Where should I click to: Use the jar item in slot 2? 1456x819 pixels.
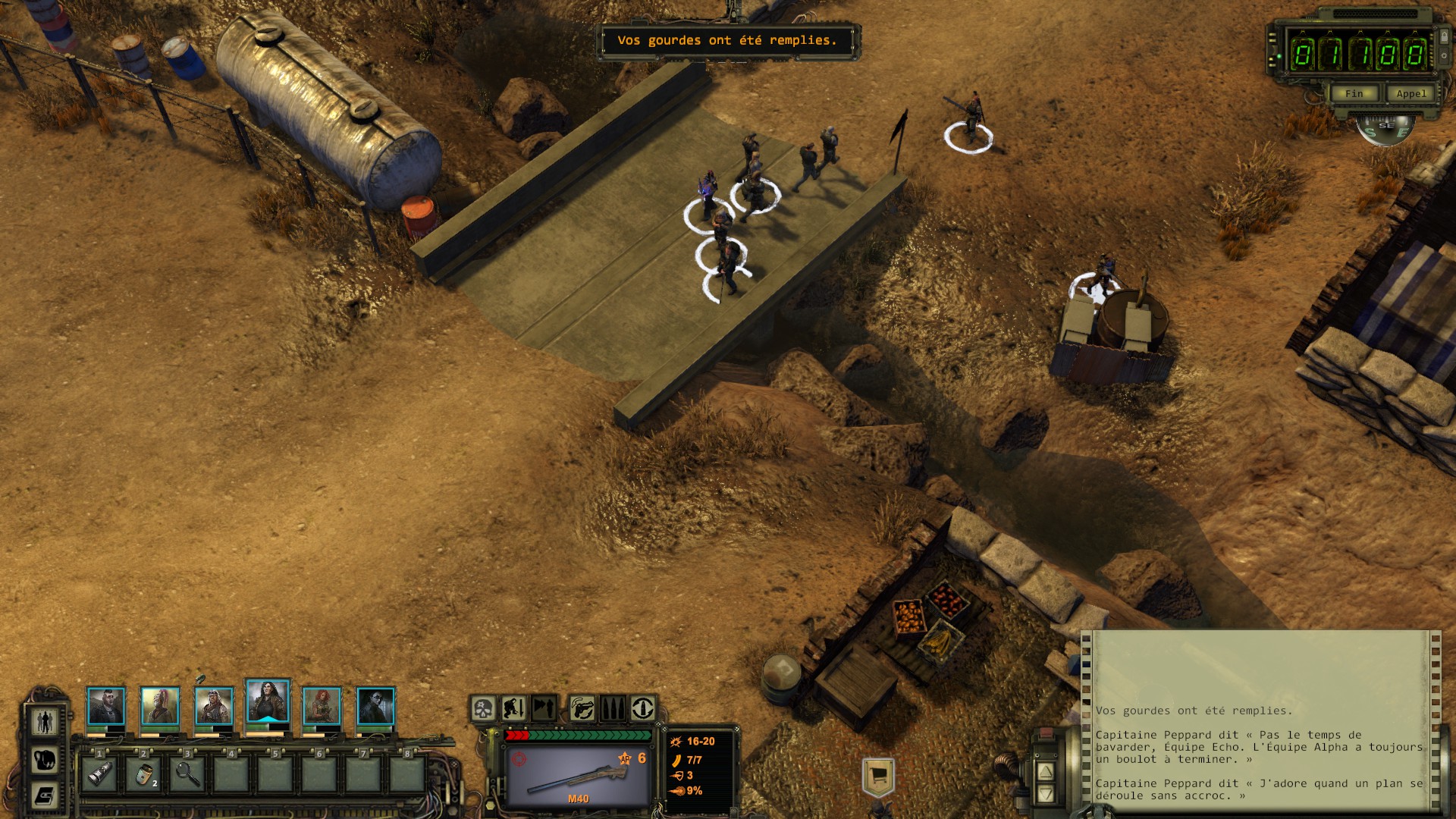pyautogui.click(x=144, y=774)
